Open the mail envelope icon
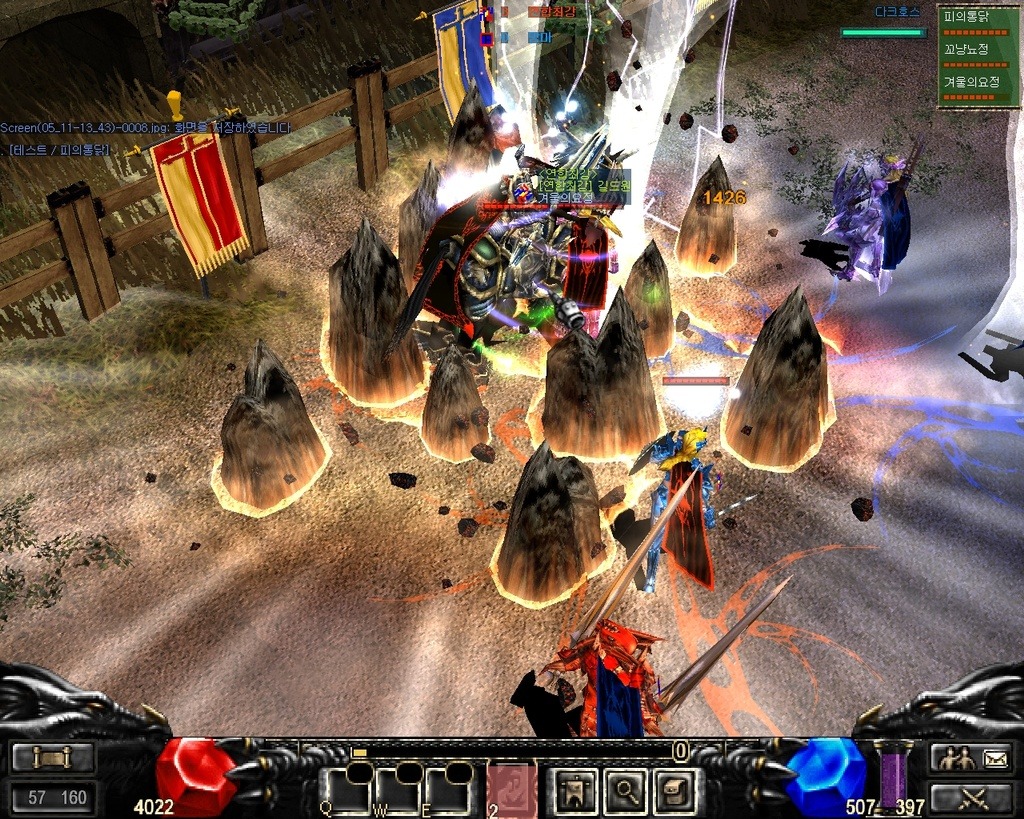1024x819 pixels. pyautogui.click(x=995, y=758)
